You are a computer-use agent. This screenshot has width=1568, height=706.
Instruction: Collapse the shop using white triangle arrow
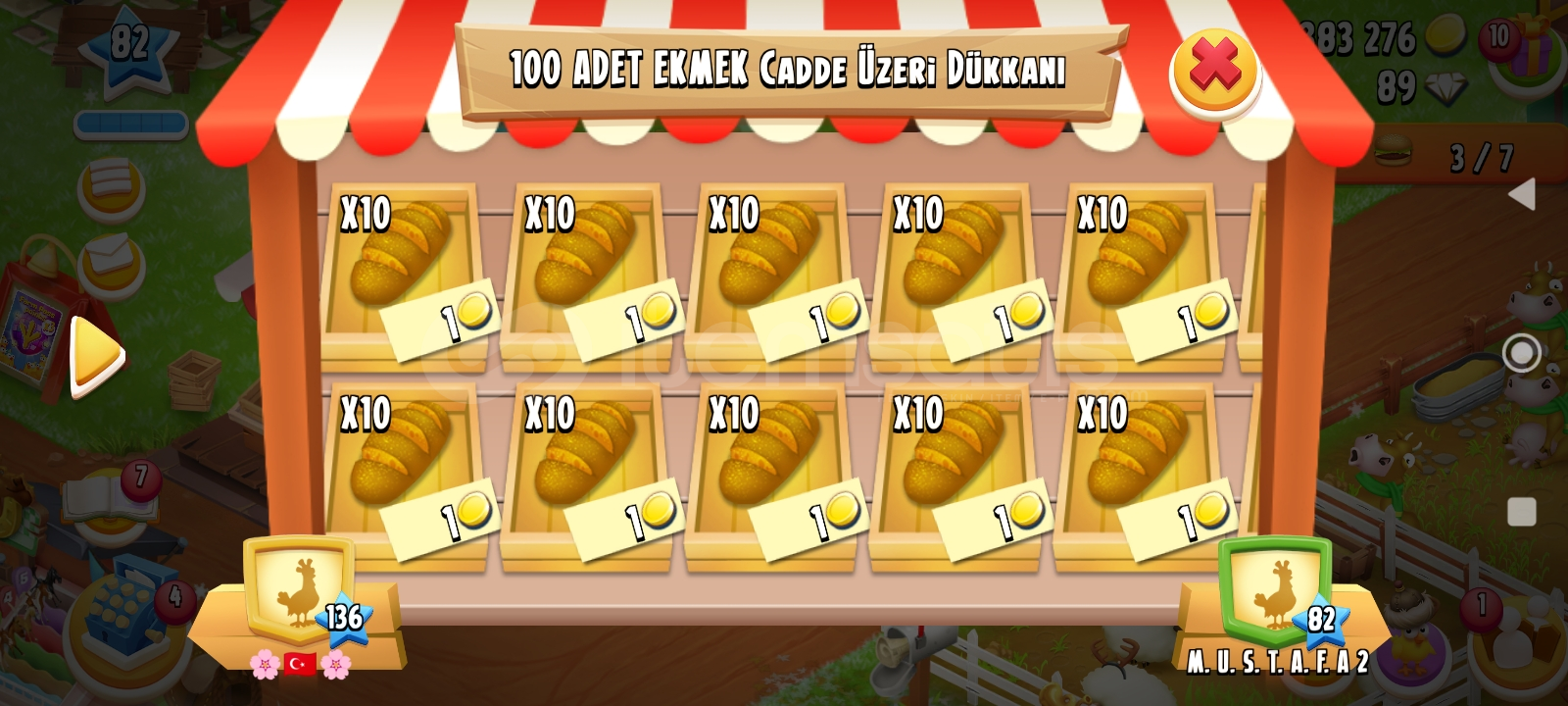pyautogui.click(x=1525, y=196)
